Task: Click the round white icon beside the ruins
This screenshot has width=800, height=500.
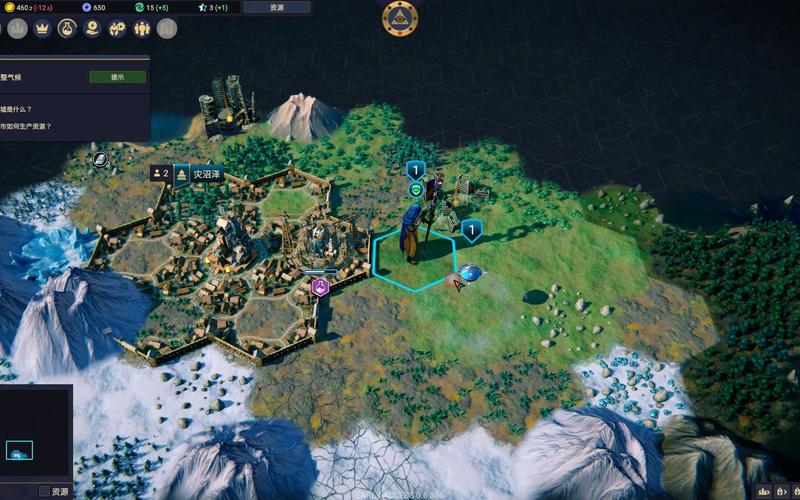Action: (100, 158)
